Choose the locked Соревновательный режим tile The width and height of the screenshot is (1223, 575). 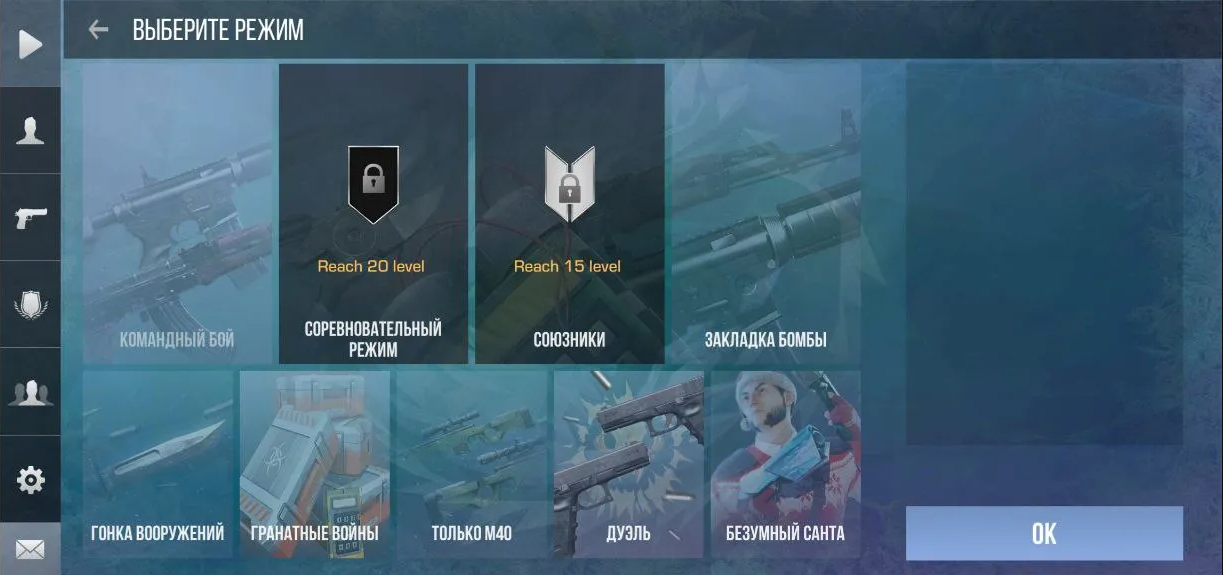coord(373,214)
